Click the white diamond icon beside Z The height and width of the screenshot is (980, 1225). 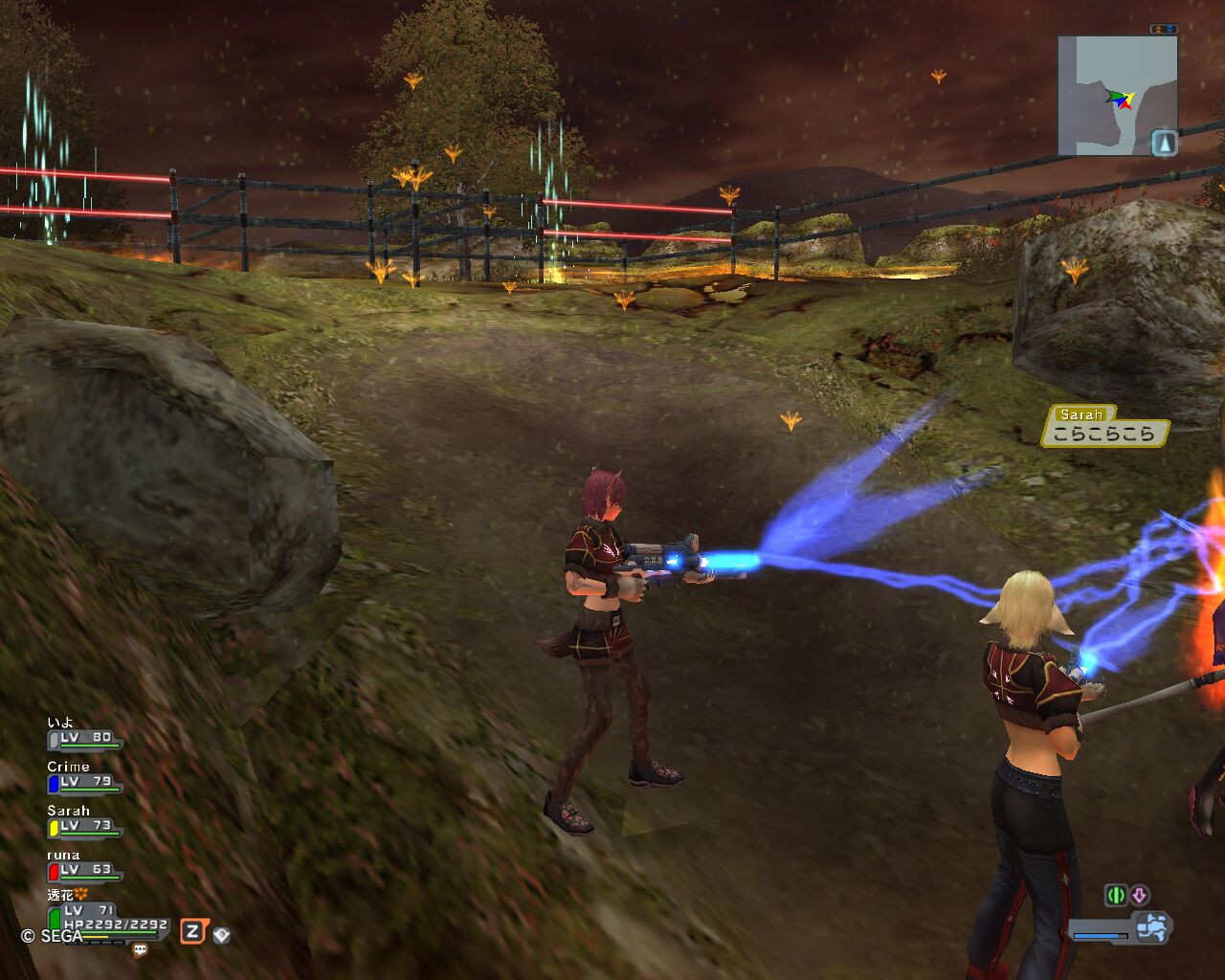coord(221,934)
